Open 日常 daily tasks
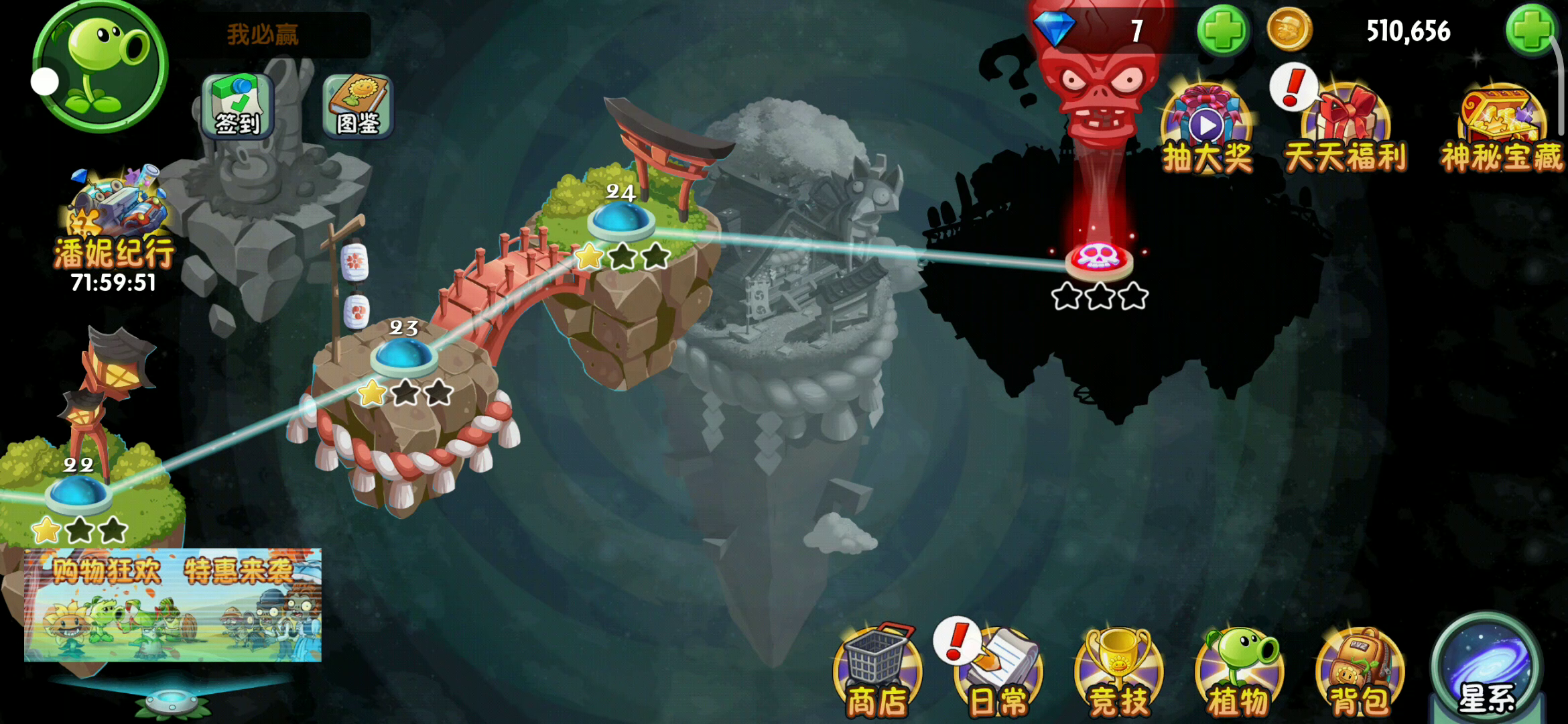This screenshot has height=724, width=1568. pyautogui.click(x=998, y=672)
